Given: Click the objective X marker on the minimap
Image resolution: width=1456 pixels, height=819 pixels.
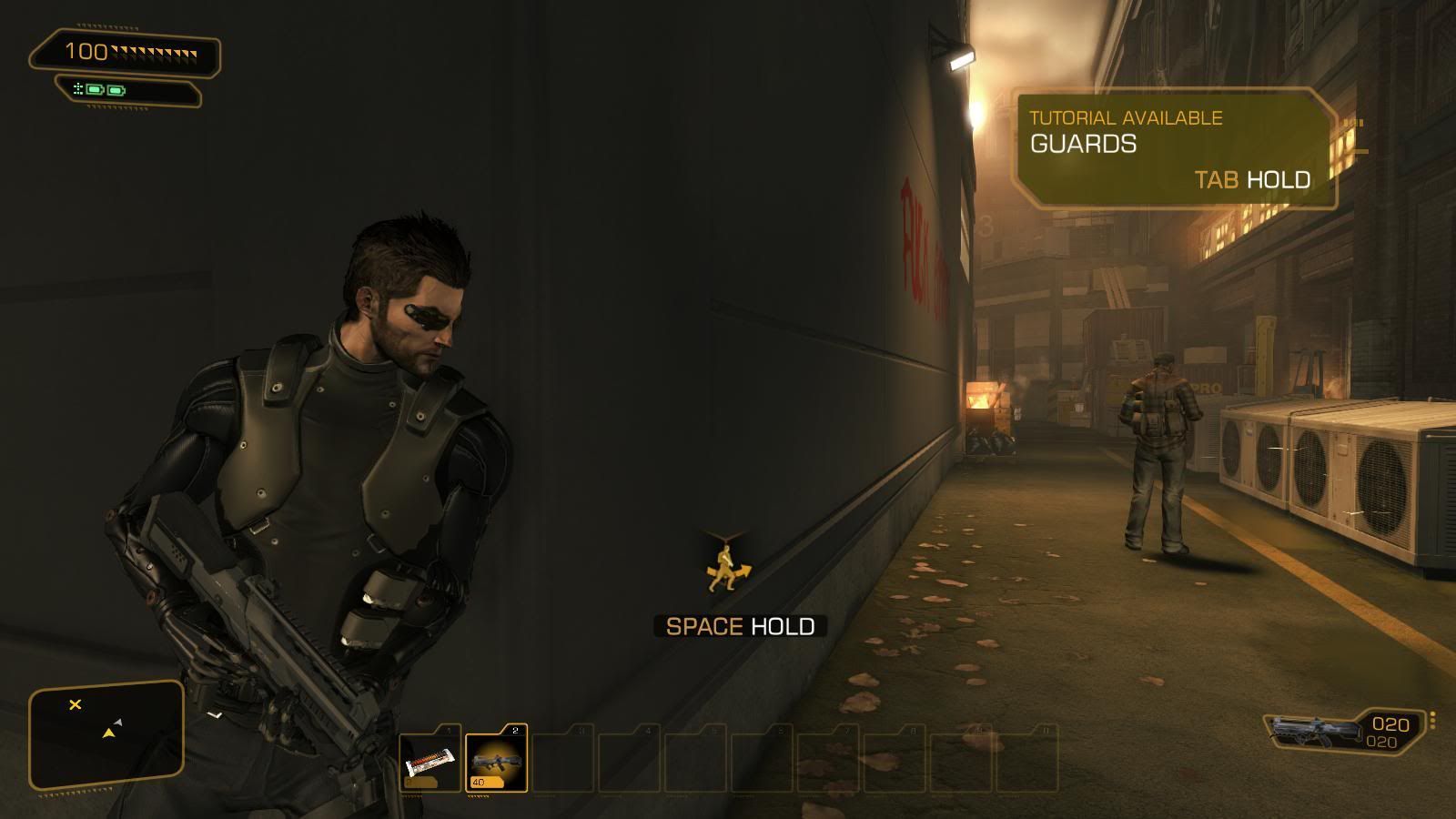Looking at the screenshot, I should (x=74, y=703).
